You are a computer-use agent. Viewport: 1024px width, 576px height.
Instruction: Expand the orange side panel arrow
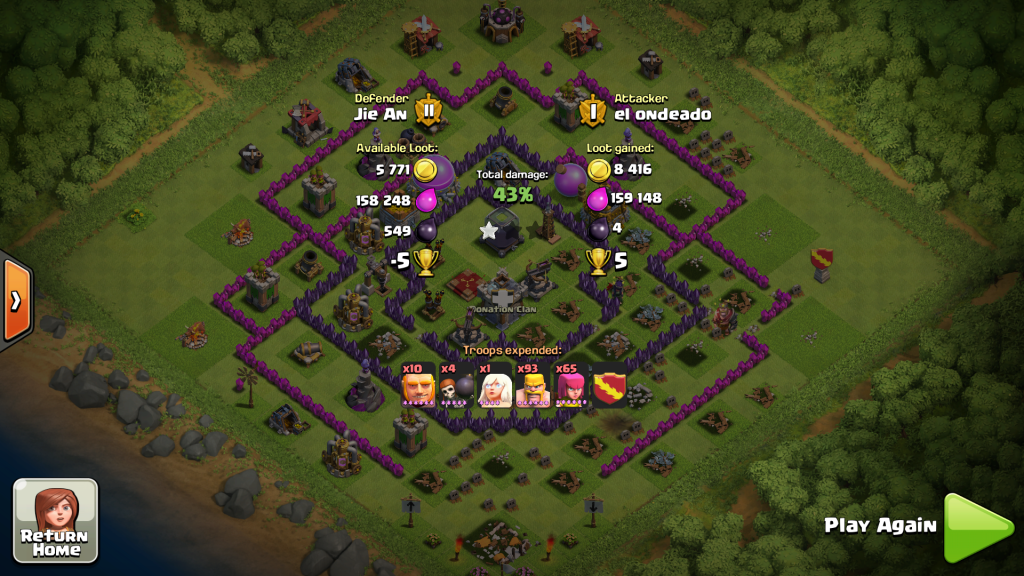16,300
